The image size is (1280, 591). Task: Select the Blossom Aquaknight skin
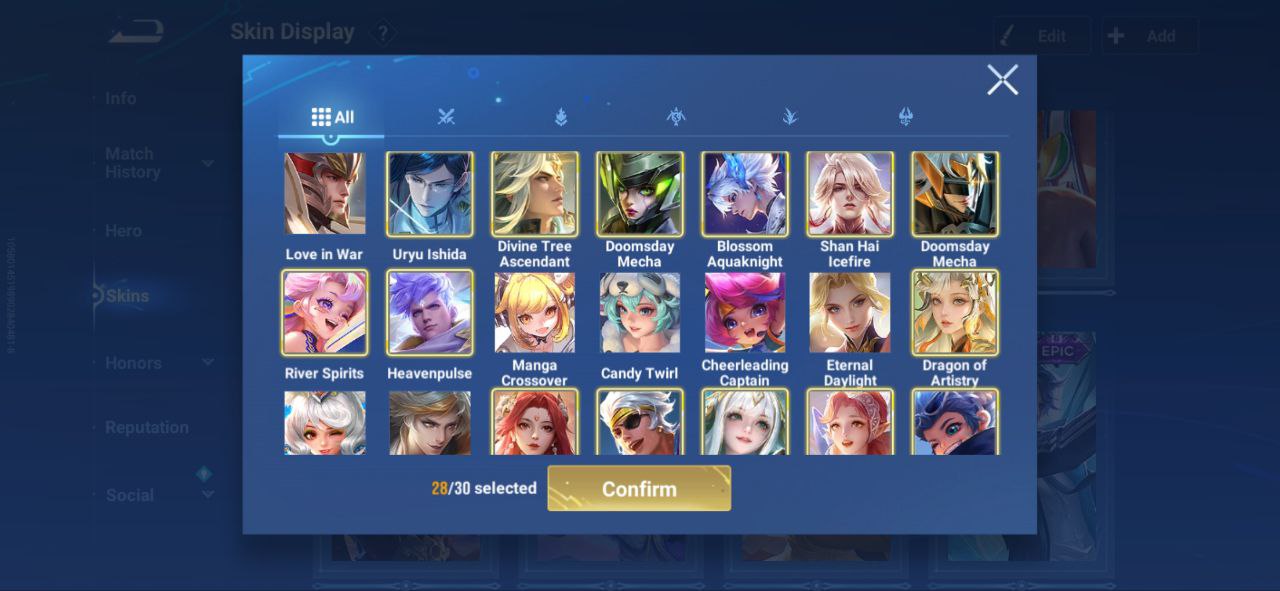pyautogui.click(x=744, y=194)
